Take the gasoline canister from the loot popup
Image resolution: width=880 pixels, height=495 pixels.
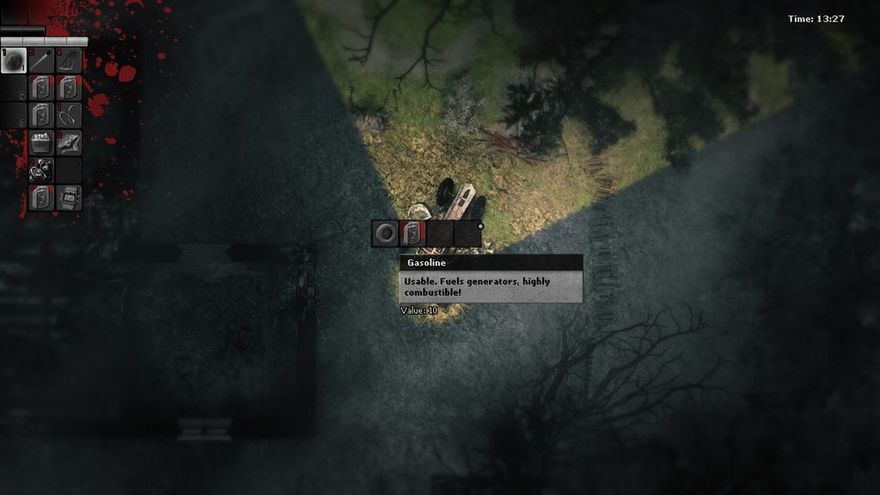413,233
